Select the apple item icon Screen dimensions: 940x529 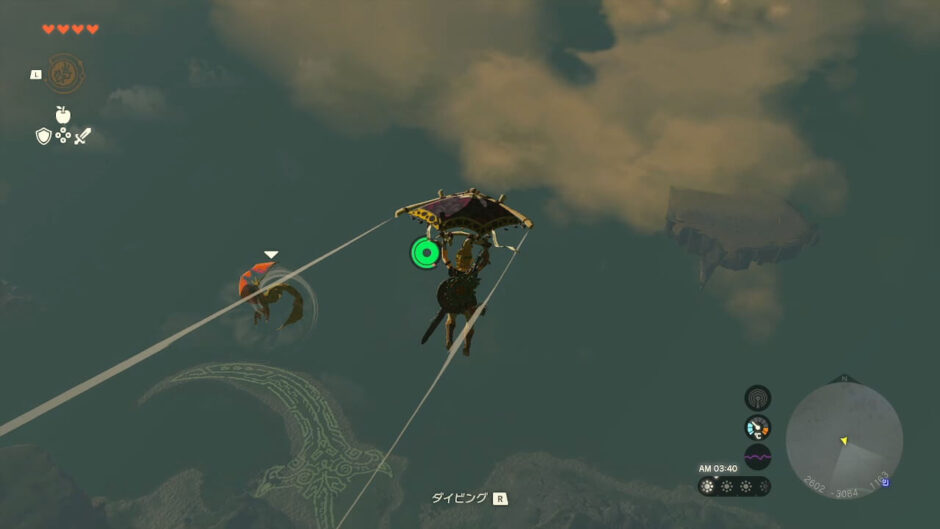(x=63, y=115)
